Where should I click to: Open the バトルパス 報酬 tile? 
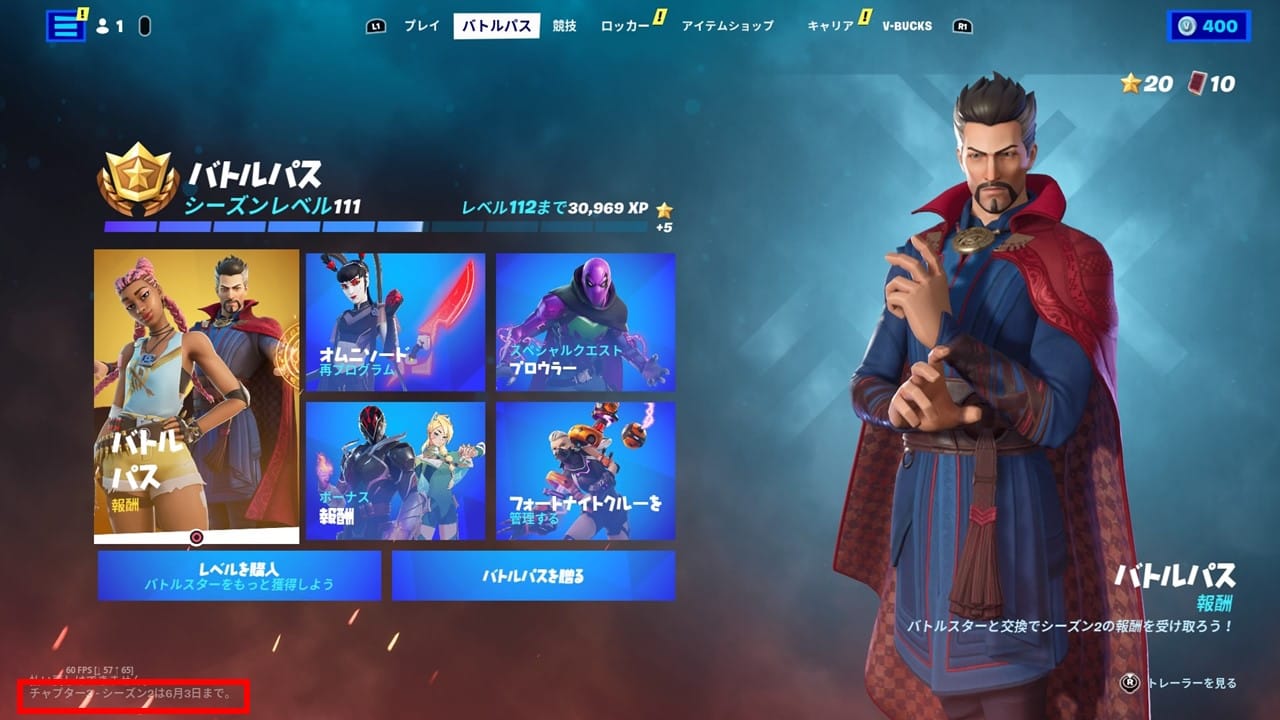coord(197,396)
